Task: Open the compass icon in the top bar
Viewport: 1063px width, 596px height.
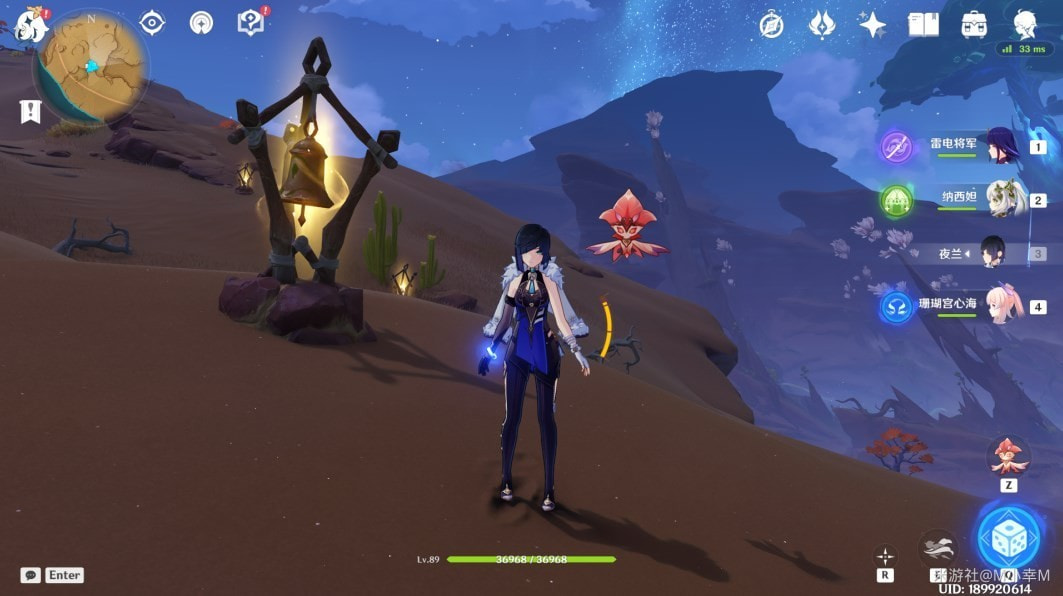Action: point(771,25)
